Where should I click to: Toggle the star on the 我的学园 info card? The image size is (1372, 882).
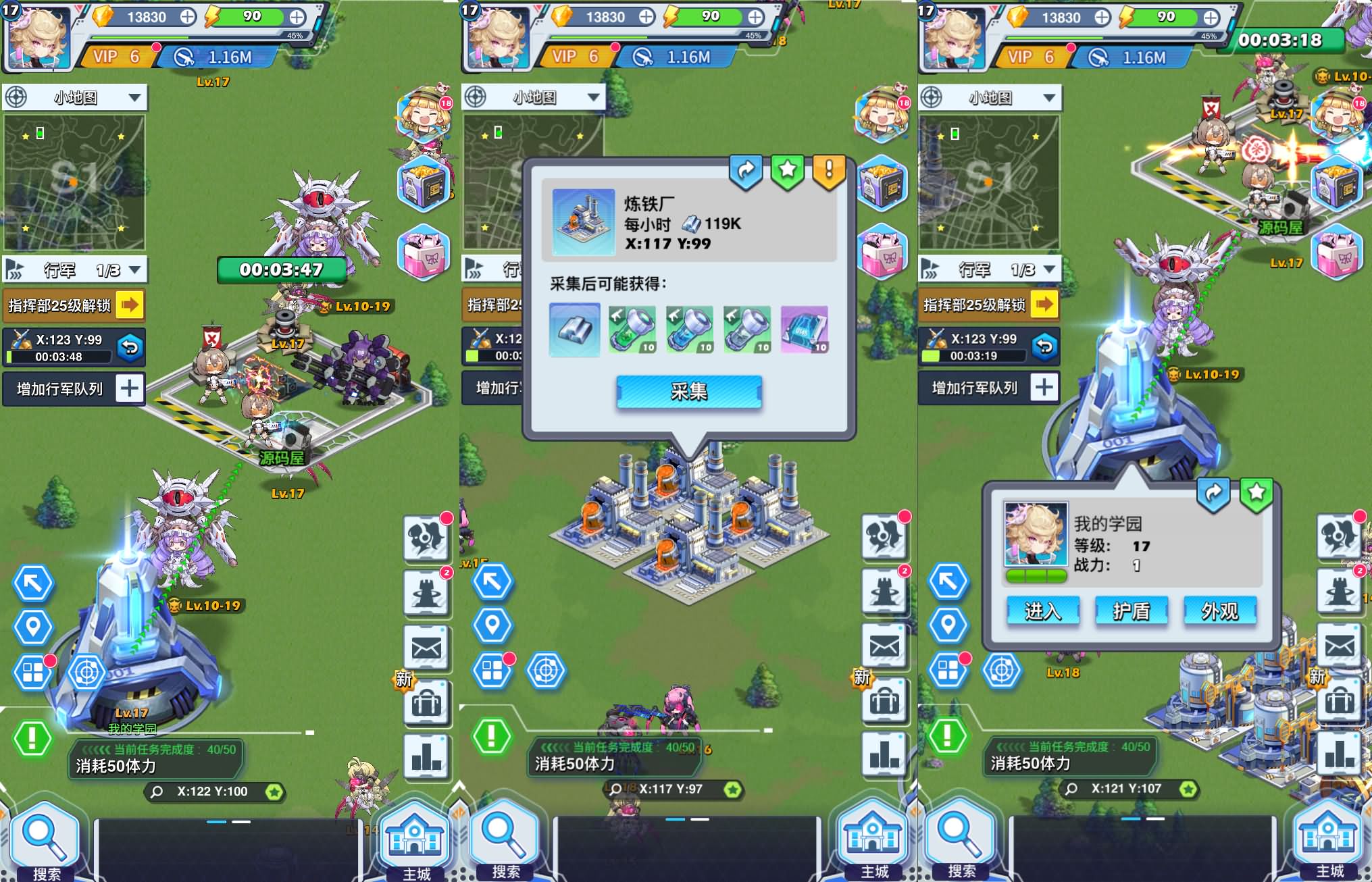click(x=1254, y=493)
